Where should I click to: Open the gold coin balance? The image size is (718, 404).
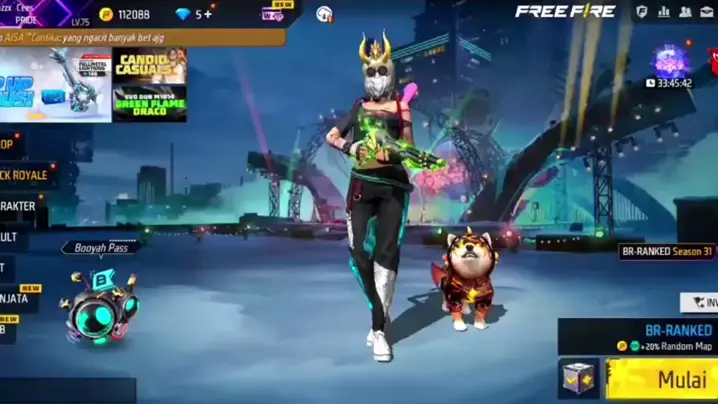(x=124, y=14)
